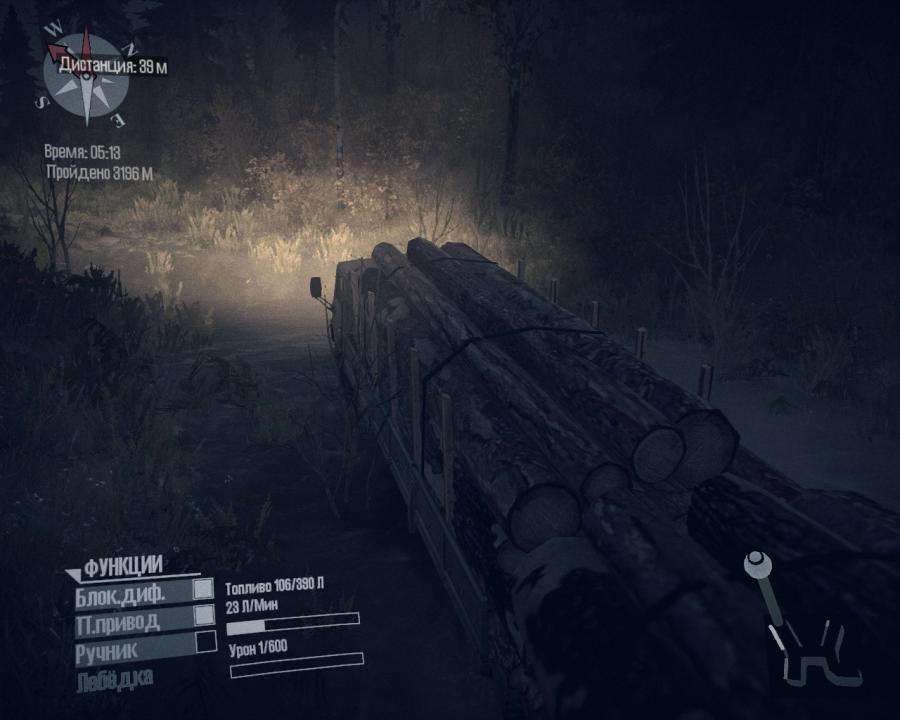Enable the Ручник handbrake checkbox
This screenshot has height=720, width=900.
tap(205, 641)
